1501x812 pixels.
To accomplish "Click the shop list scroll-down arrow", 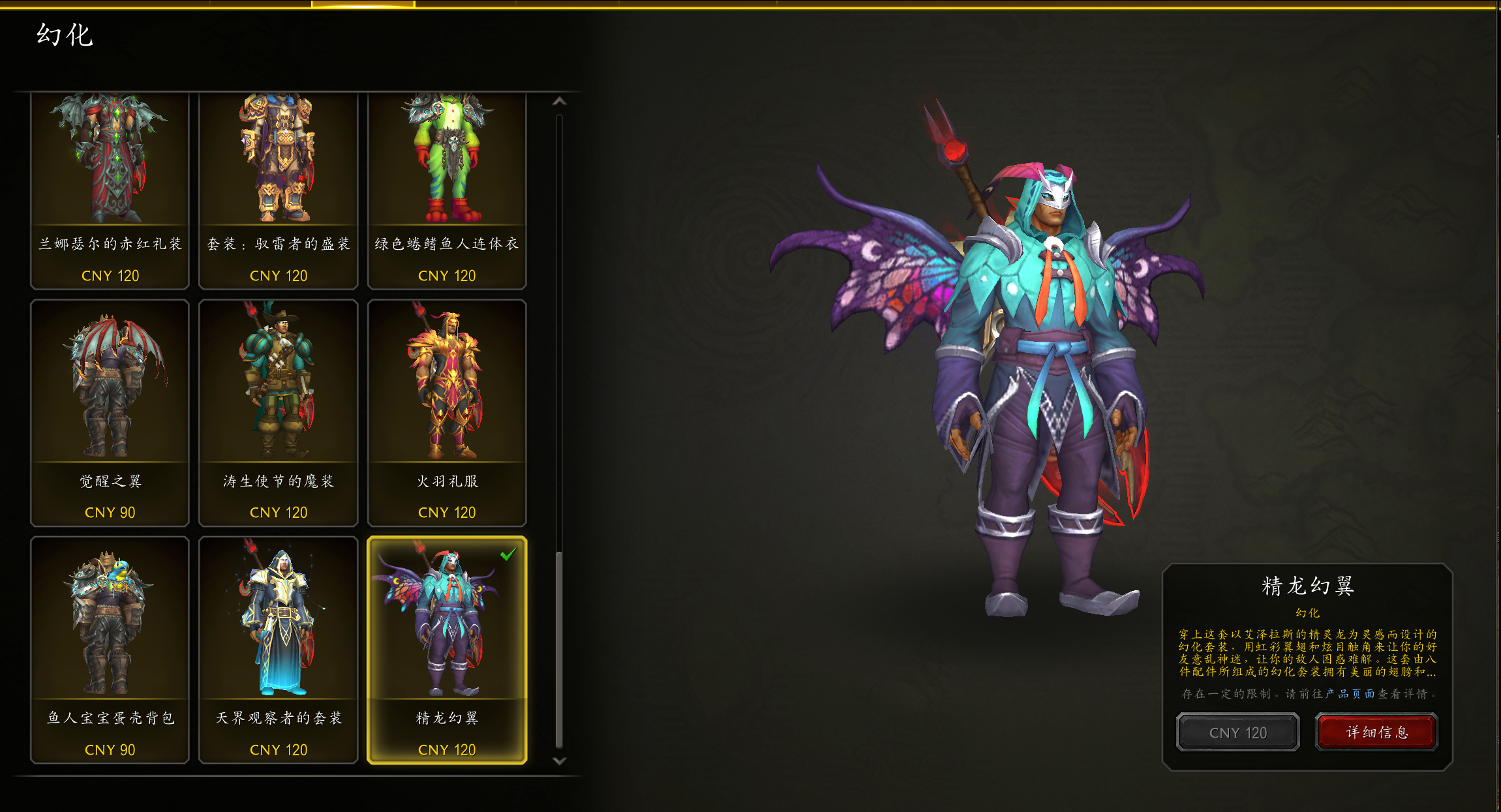I will pyautogui.click(x=559, y=761).
